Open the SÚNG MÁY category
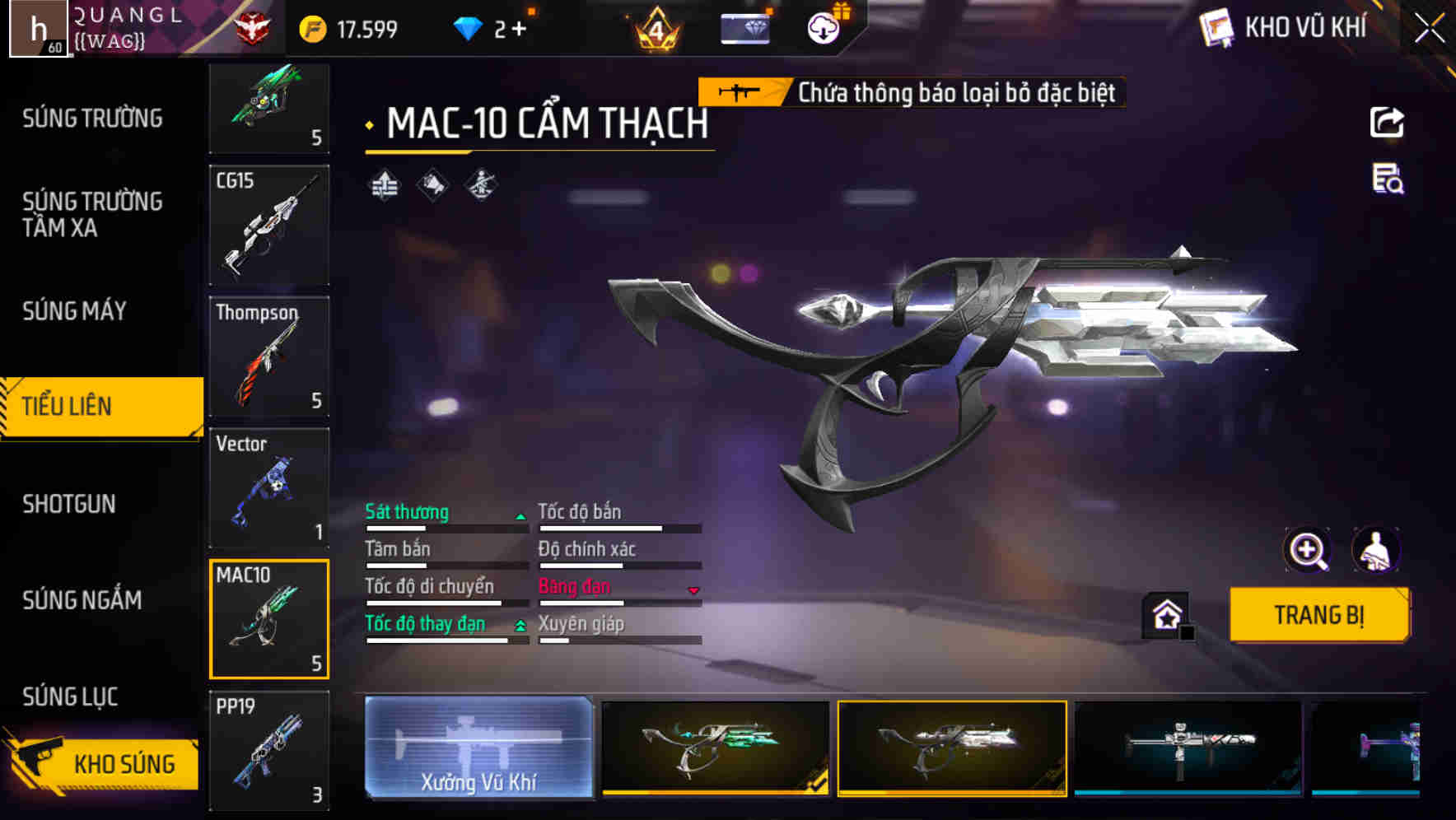Image resolution: width=1456 pixels, height=820 pixels. [74, 311]
